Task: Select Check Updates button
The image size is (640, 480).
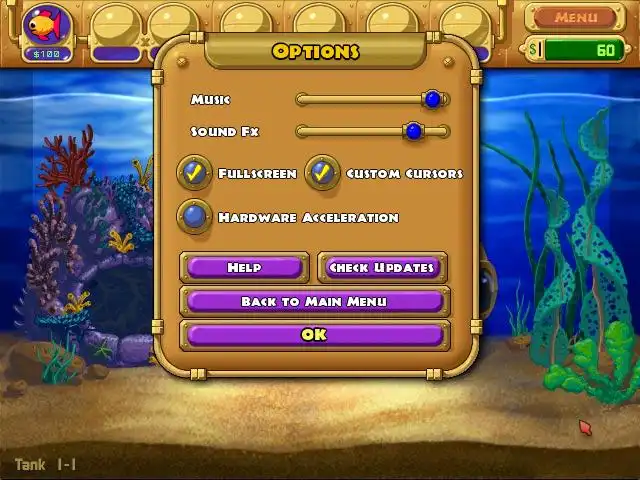Action: (x=382, y=267)
